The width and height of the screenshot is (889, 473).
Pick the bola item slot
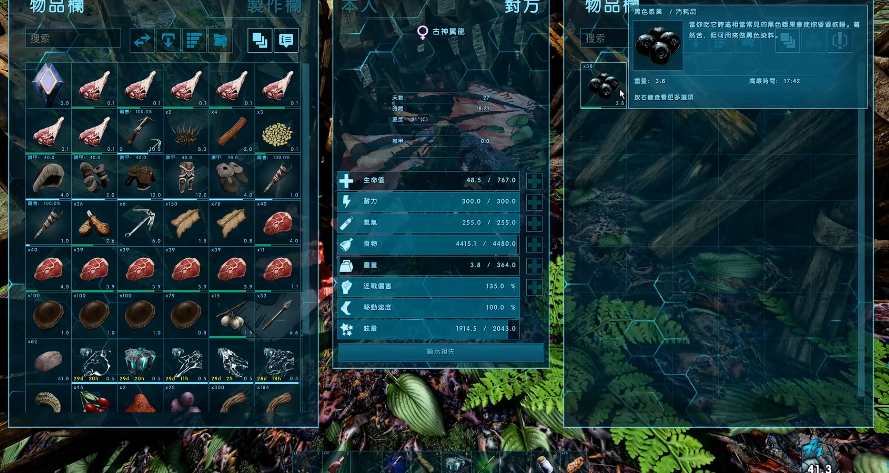[232, 314]
